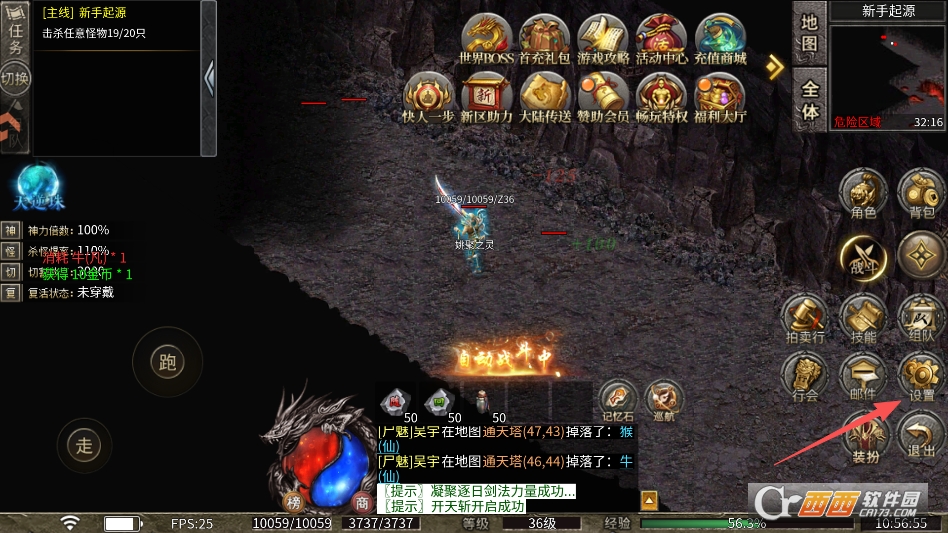Click the 退出 exit button

pos(921,437)
